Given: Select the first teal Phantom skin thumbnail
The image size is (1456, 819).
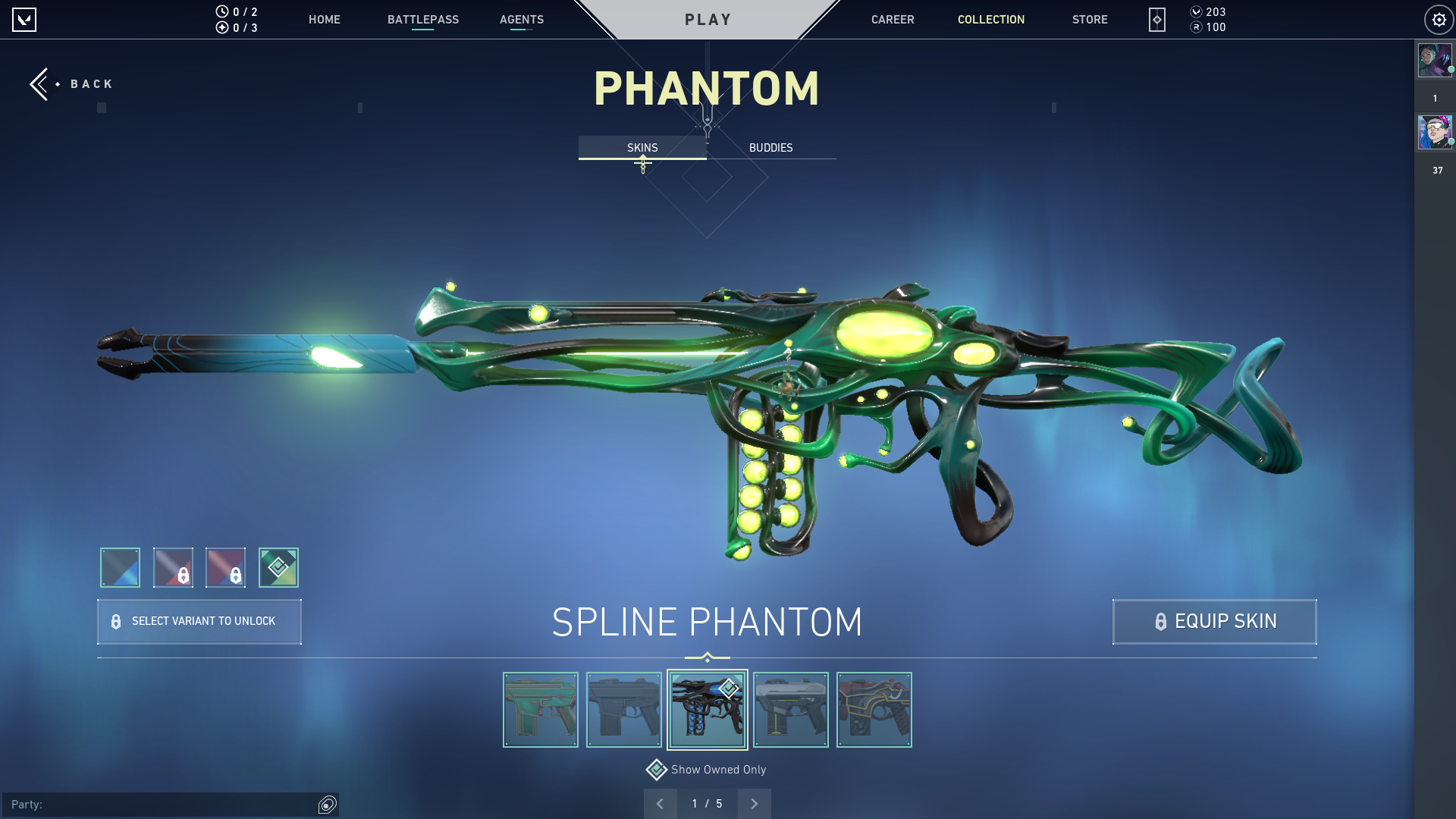Looking at the screenshot, I should coord(540,710).
